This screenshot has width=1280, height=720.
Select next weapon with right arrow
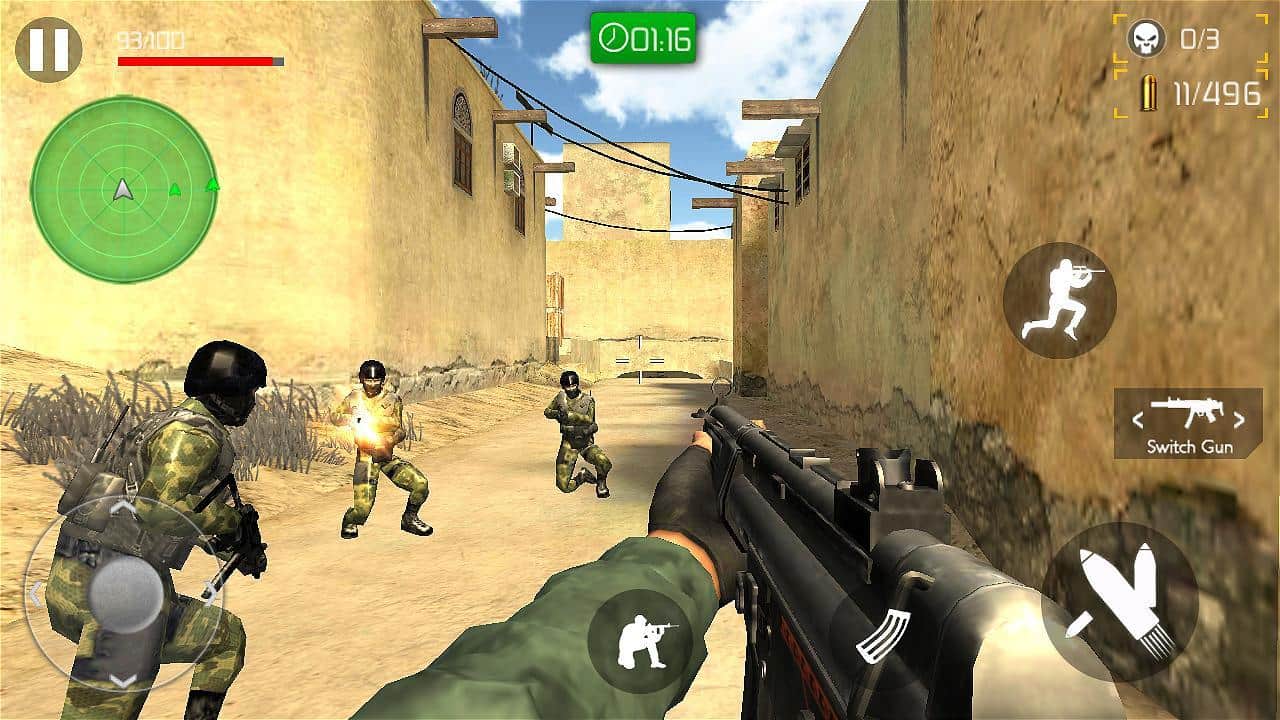pos(1238,420)
